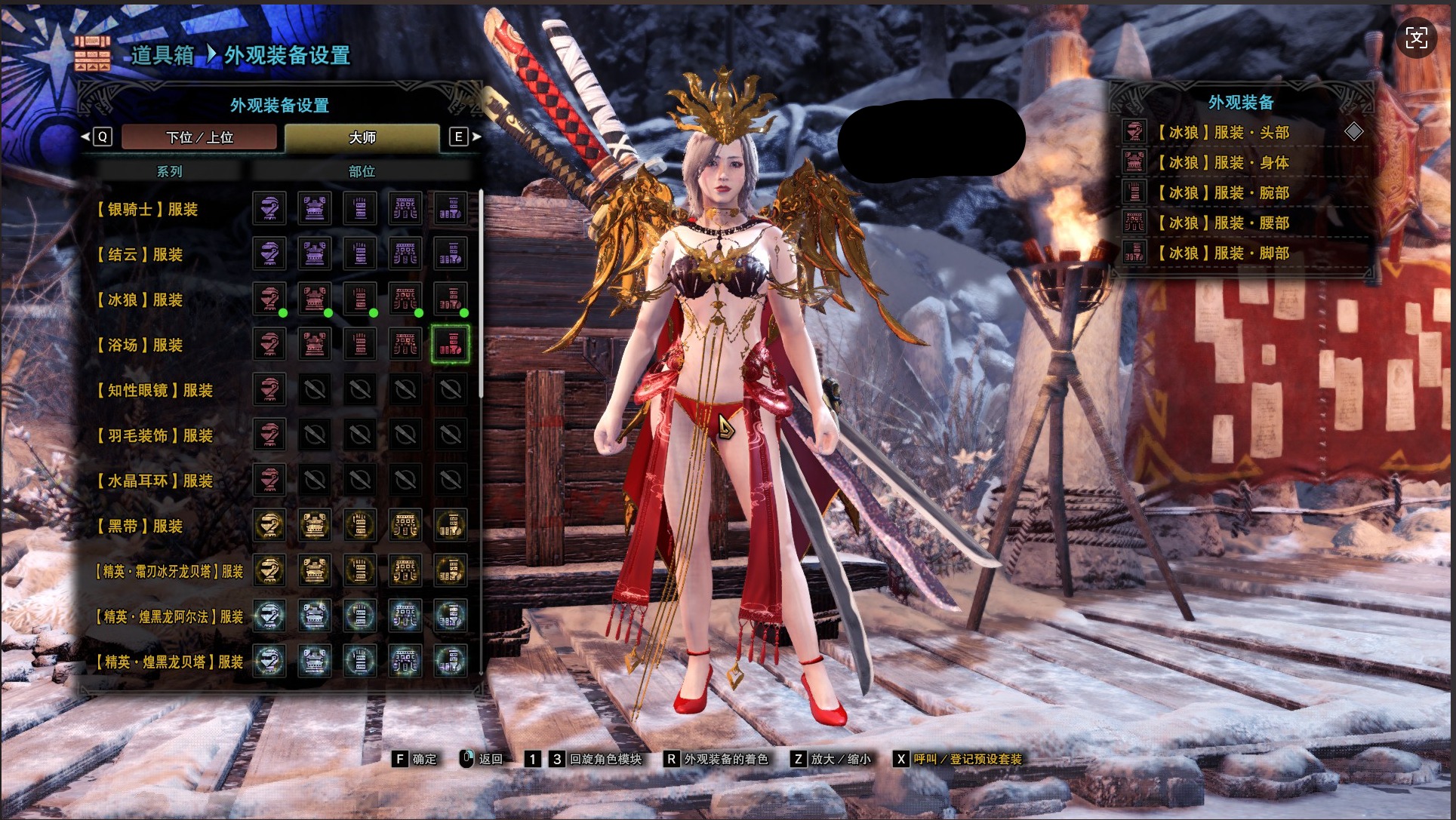Switch to the 下位/上位 tab
Screen dimensions: 1456x820
[x=199, y=137]
